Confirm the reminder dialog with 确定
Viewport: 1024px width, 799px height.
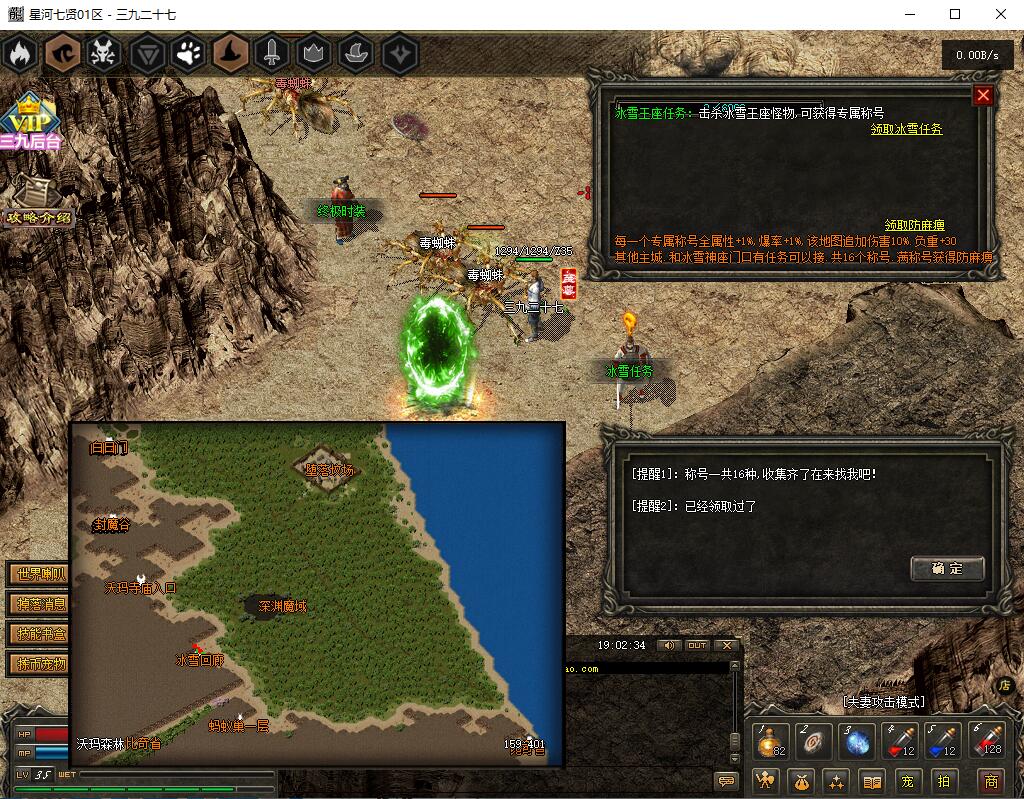click(x=947, y=568)
